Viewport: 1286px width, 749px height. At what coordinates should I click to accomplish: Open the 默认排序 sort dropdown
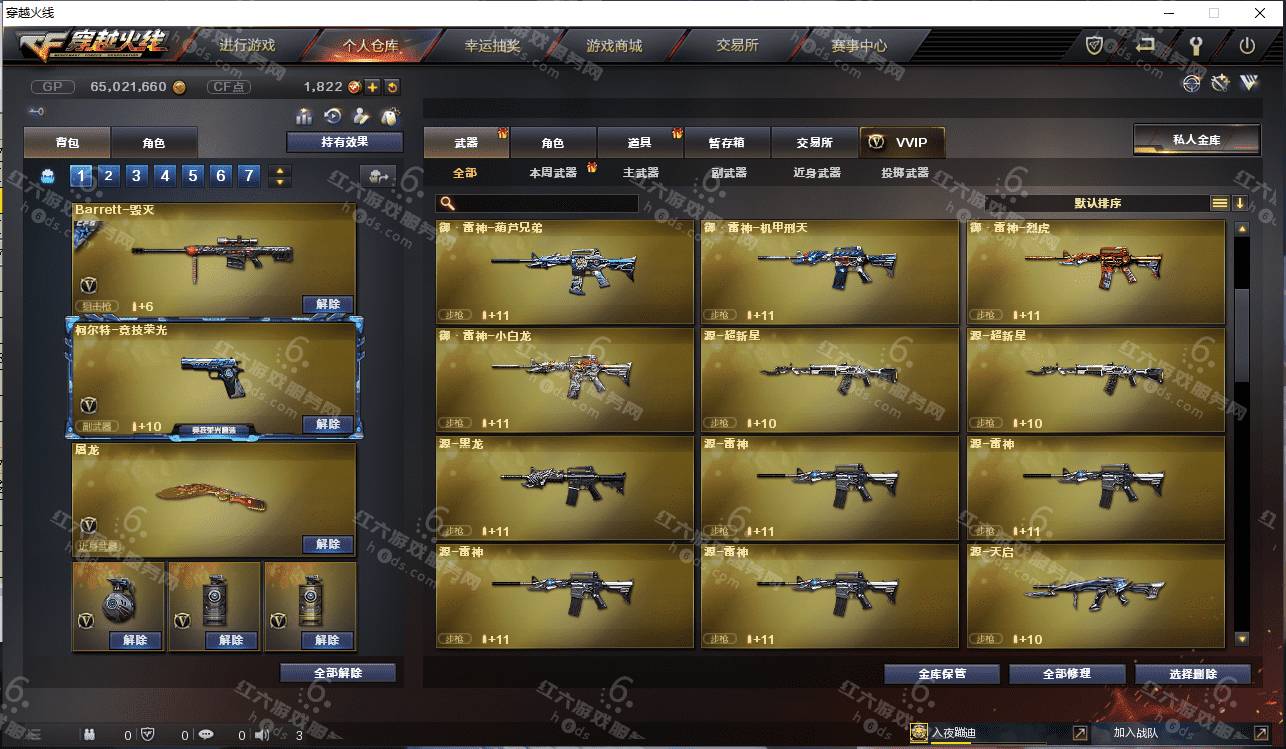(x=1097, y=203)
